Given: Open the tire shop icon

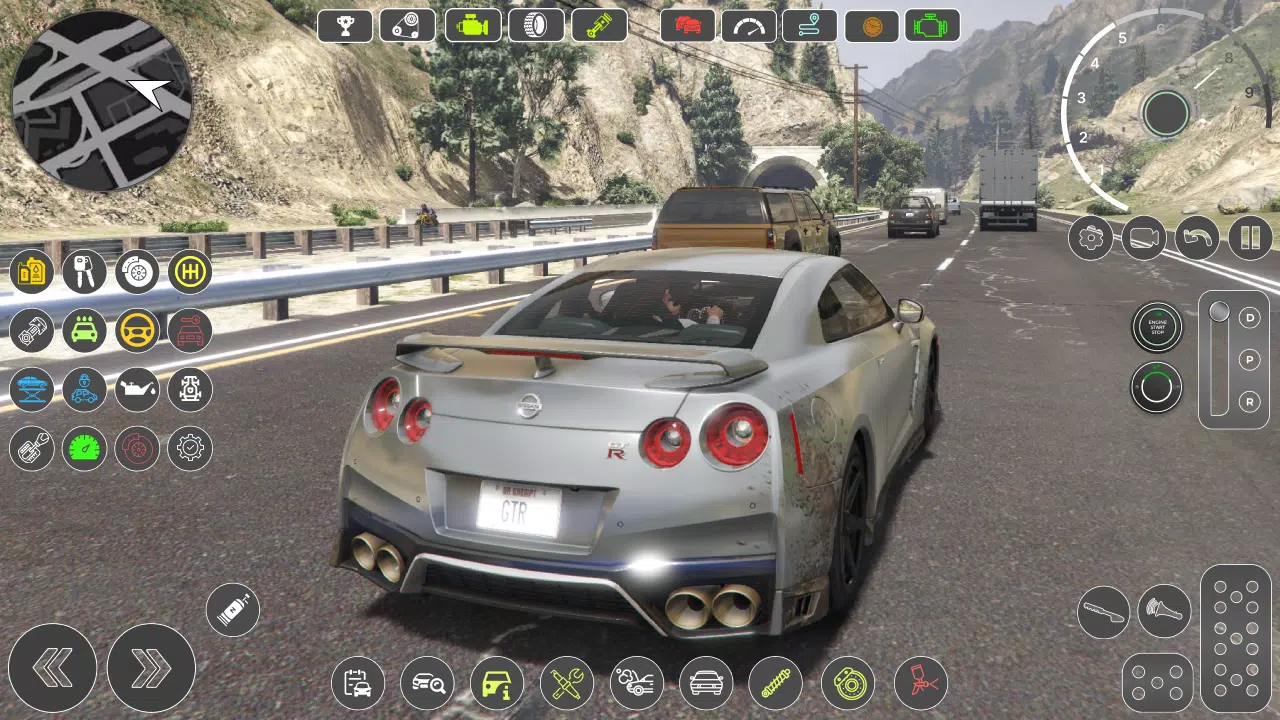Looking at the screenshot, I should pos(536,25).
